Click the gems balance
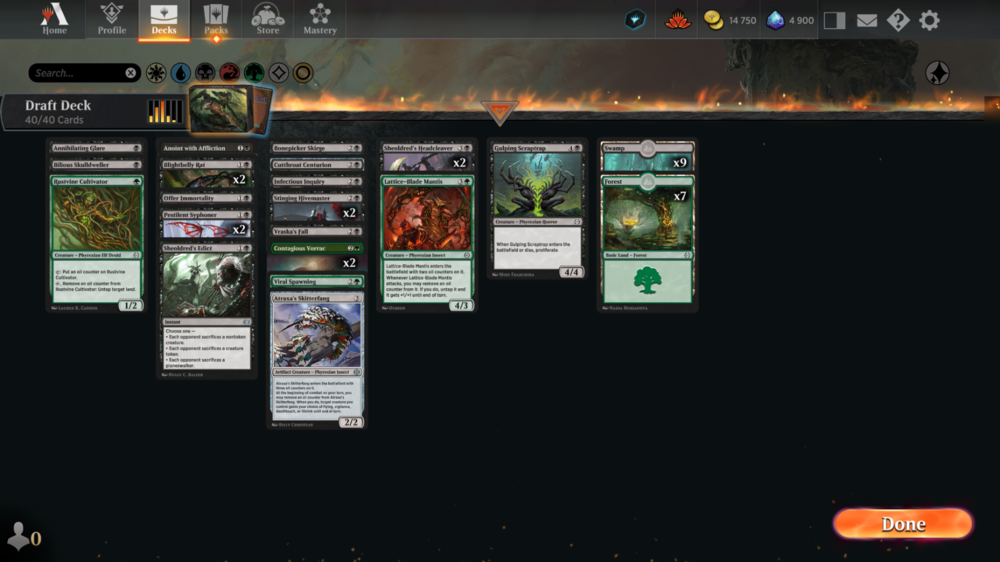Image resolution: width=1000 pixels, height=562 pixels. 791,20
